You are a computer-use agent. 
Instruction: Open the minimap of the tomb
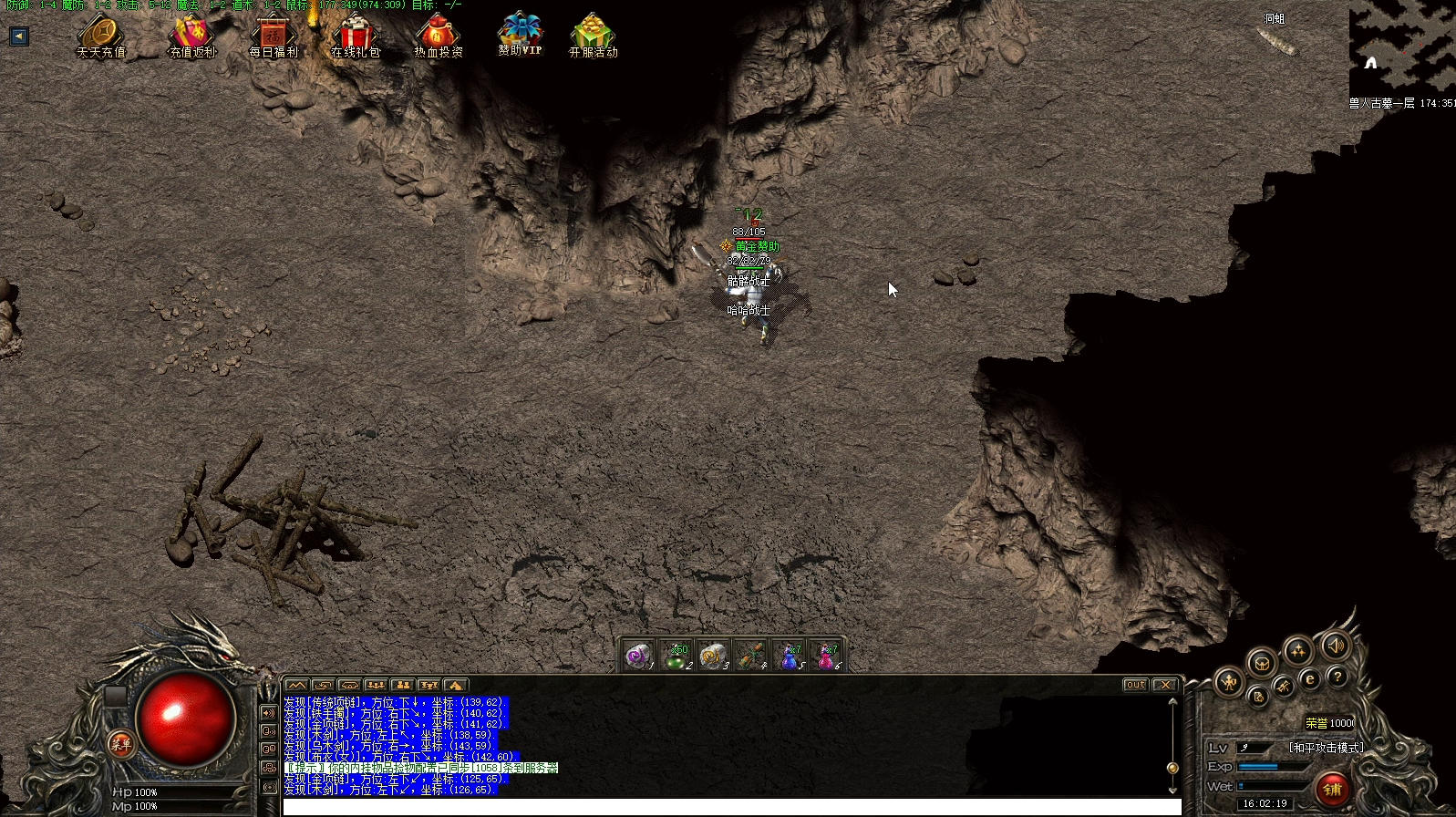point(1401,46)
